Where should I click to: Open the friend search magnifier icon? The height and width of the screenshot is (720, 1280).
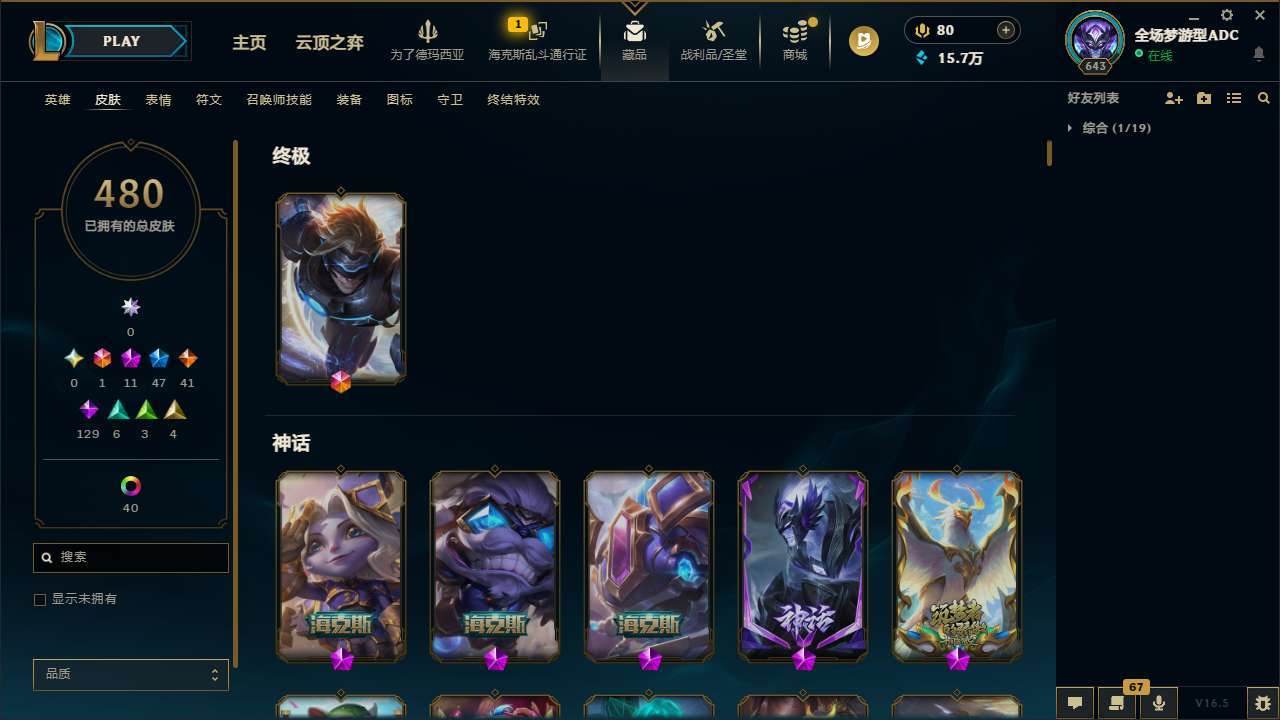coord(1264,98)
